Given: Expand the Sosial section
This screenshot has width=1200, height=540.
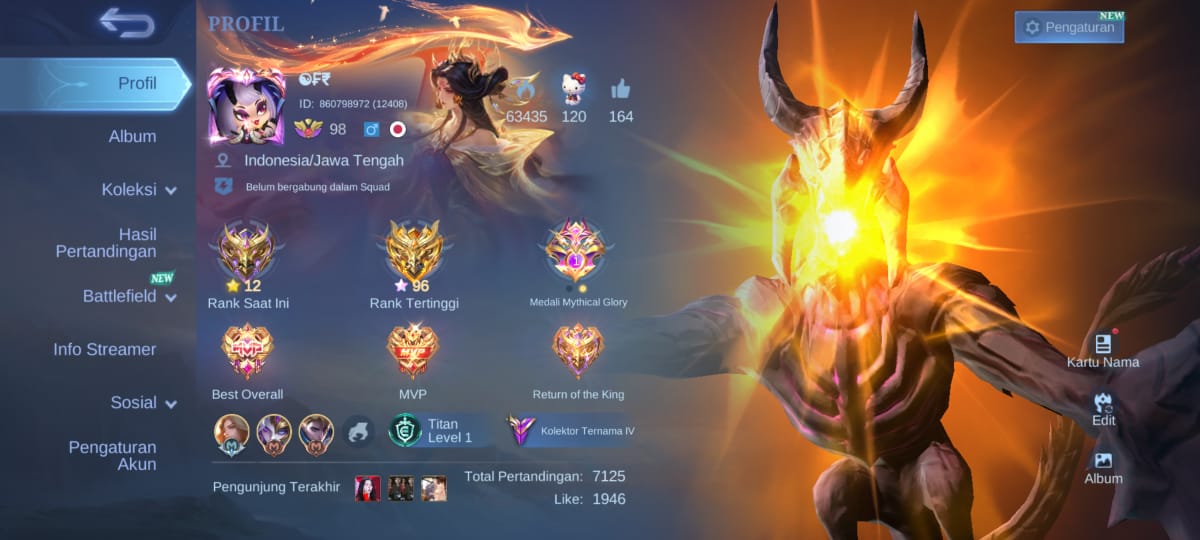Looking at the screenshot, I should coord(143,402).
